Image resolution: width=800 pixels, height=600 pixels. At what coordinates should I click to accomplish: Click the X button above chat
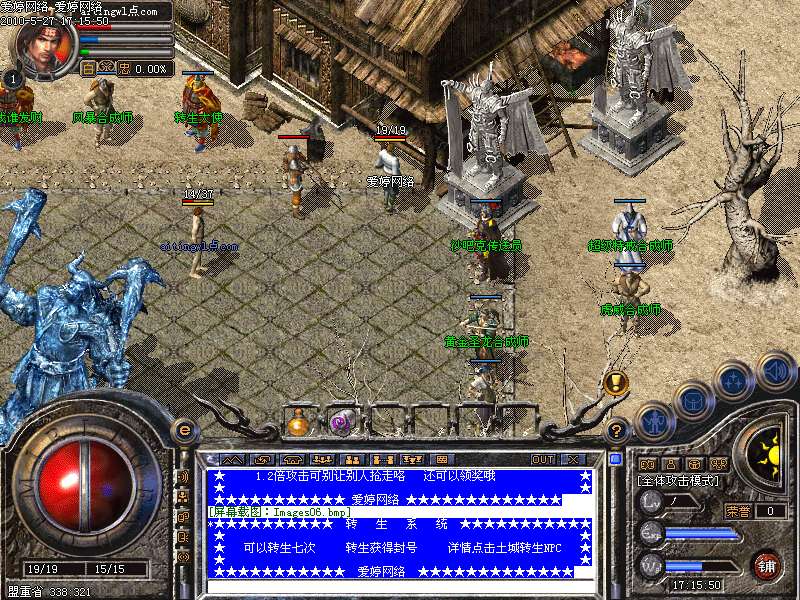point(573,459)
